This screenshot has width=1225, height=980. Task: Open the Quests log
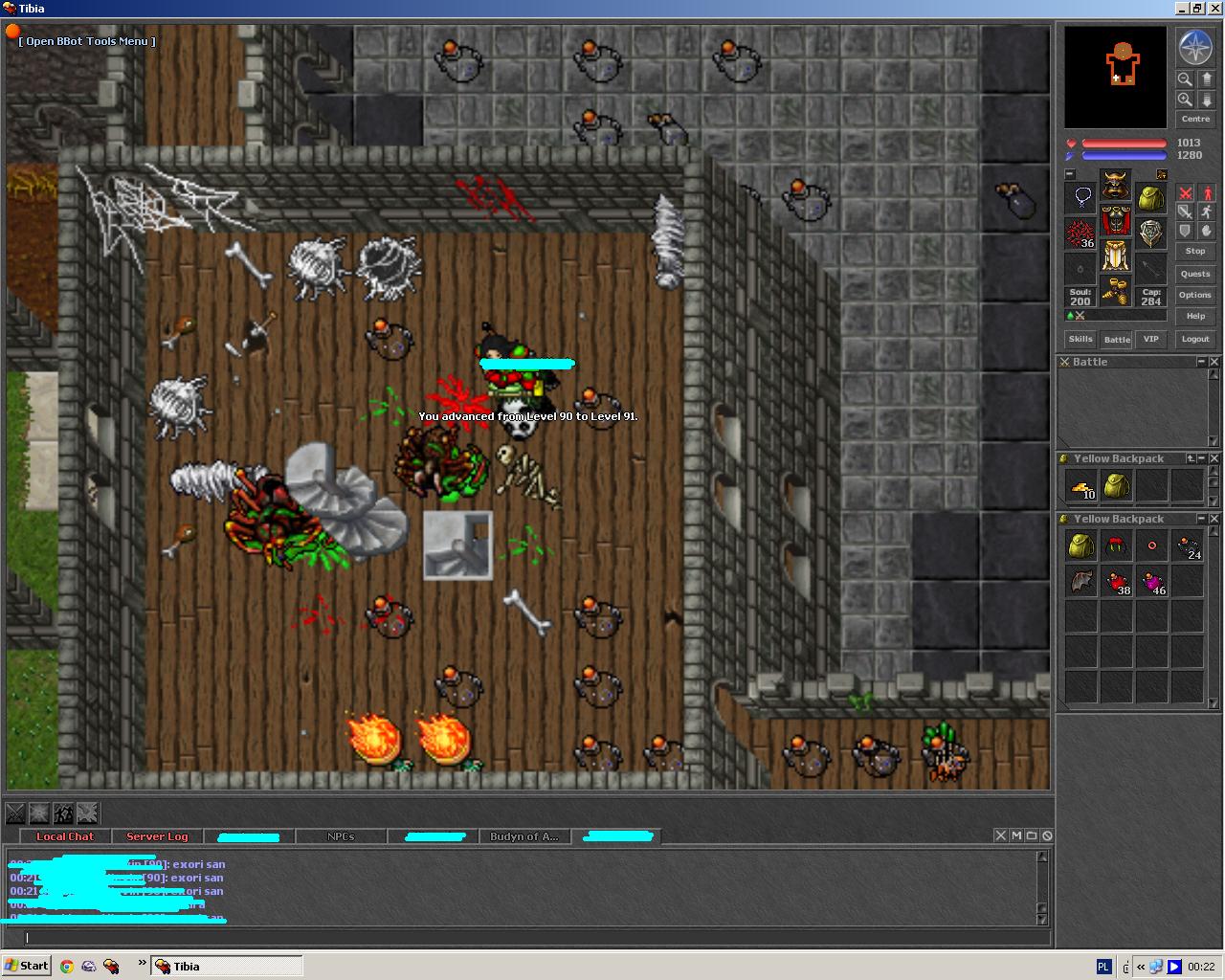tap(1195, 274)
